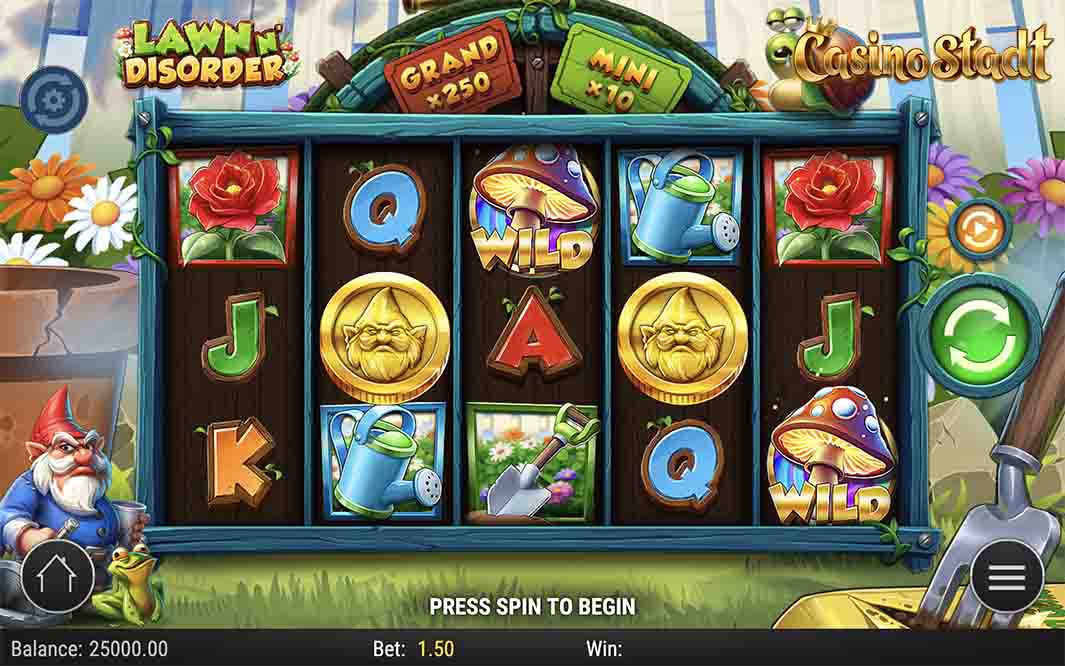This screenshot has width=1065, height=666.
Task: Activate the orange autoplay button
Action: click(x=979, y=230)
